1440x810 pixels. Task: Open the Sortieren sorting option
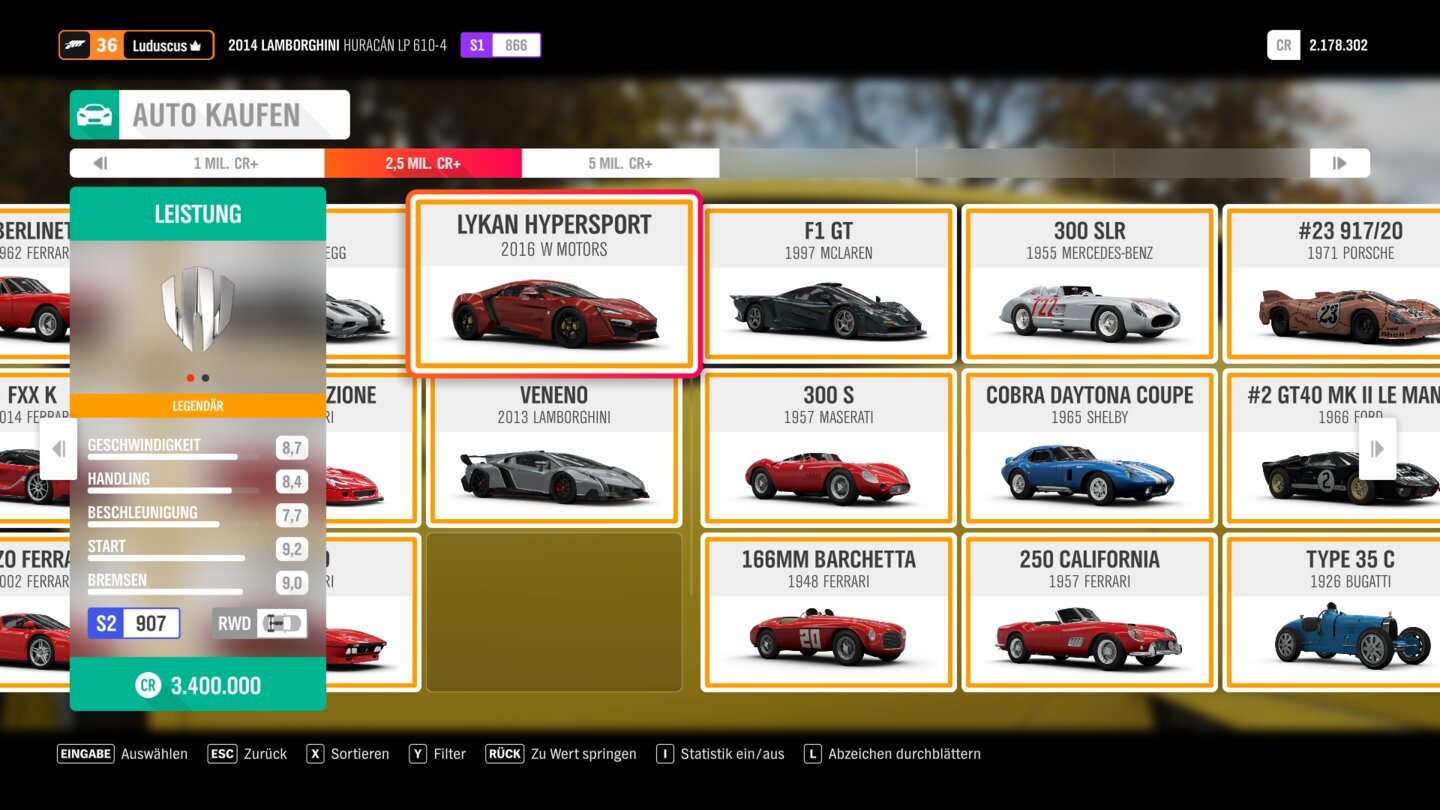[348, 754]
